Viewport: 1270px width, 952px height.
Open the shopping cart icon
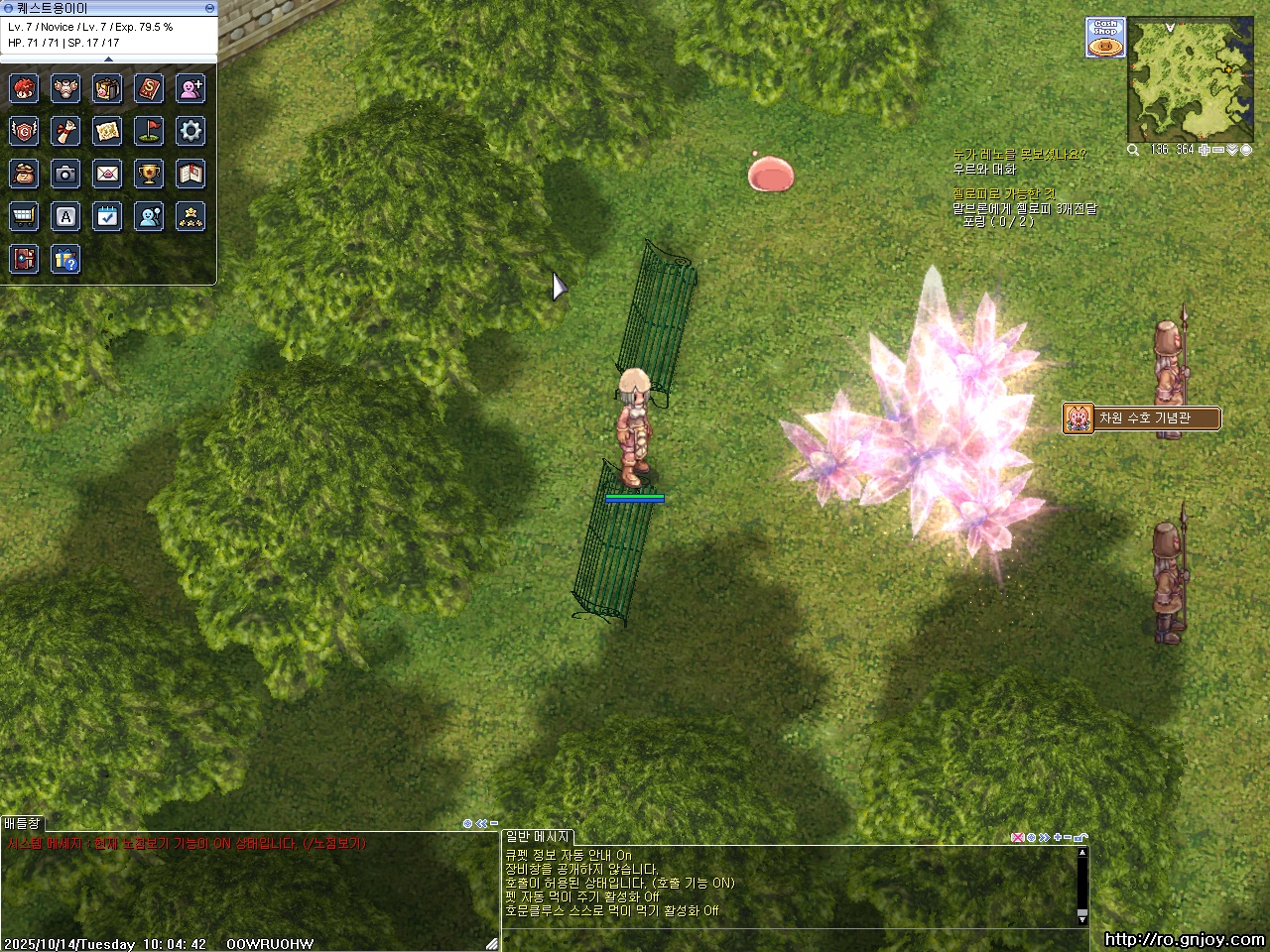pos(24,215)
